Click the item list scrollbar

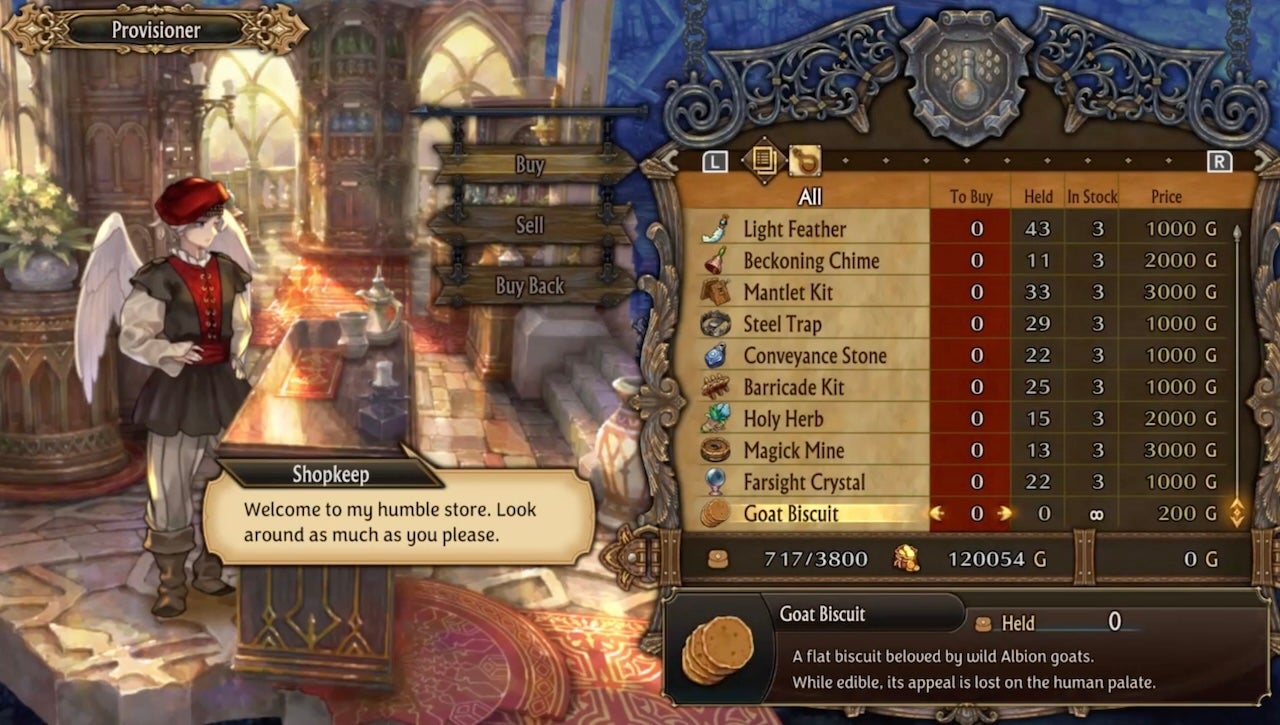[1237, 370]
